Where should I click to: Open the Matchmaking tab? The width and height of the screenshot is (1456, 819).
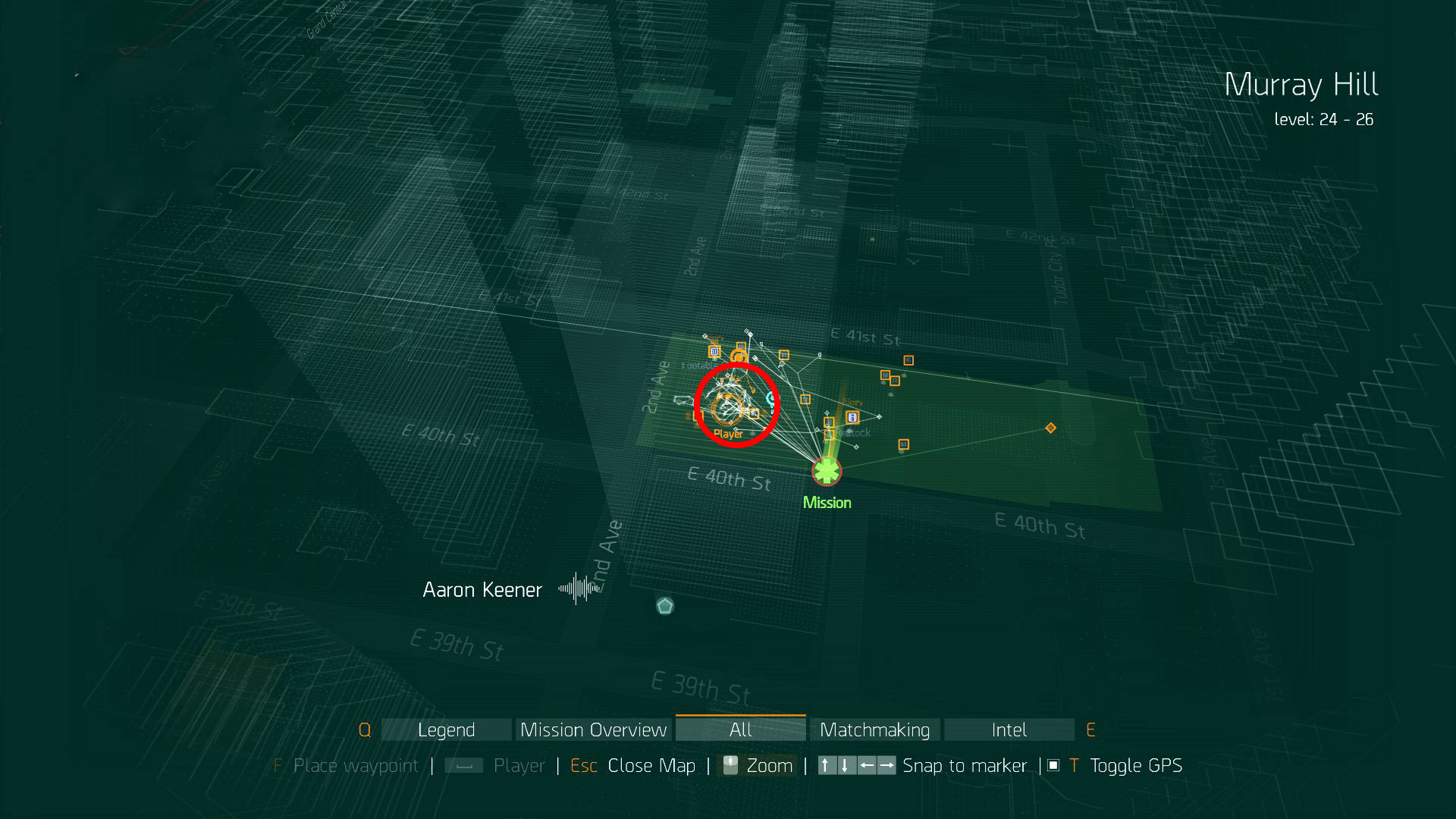(874, 730)
